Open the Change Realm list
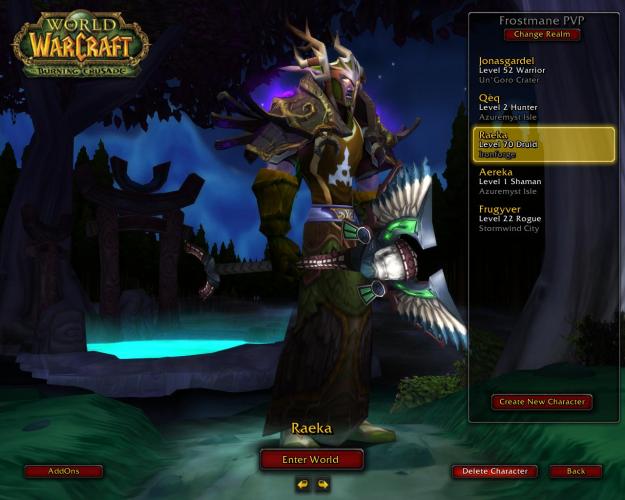The width and height of the screenshot is (625, 500). (541, 34)
